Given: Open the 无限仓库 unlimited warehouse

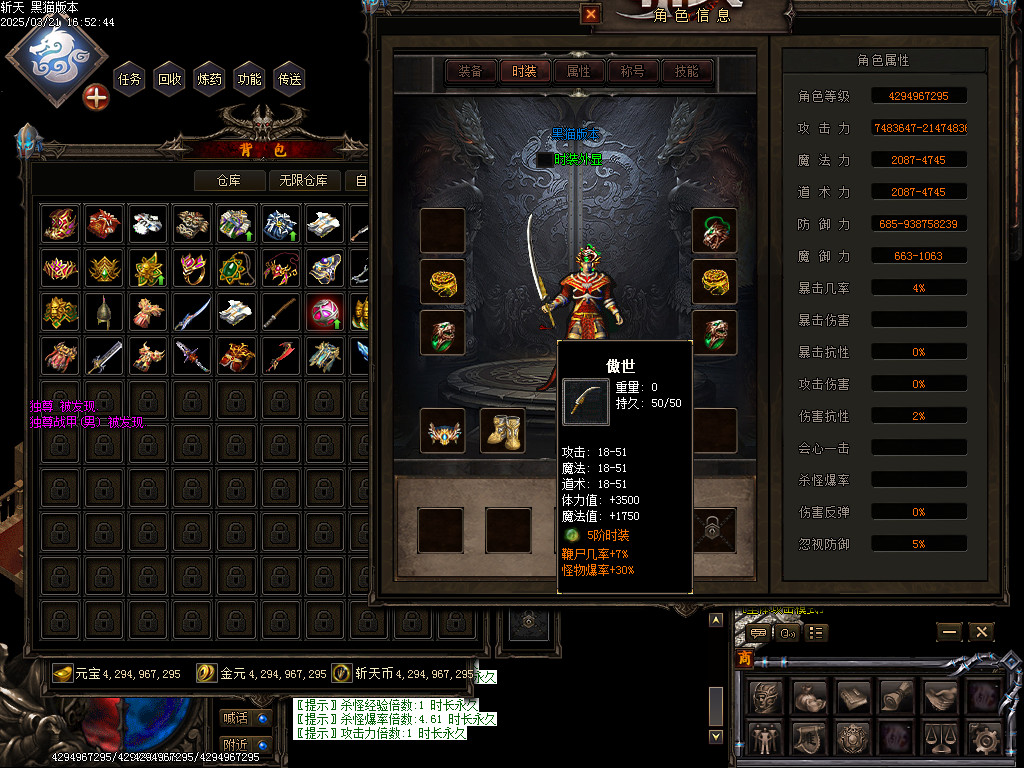Looking at the screenshot, I should click(x=304, y=180).
